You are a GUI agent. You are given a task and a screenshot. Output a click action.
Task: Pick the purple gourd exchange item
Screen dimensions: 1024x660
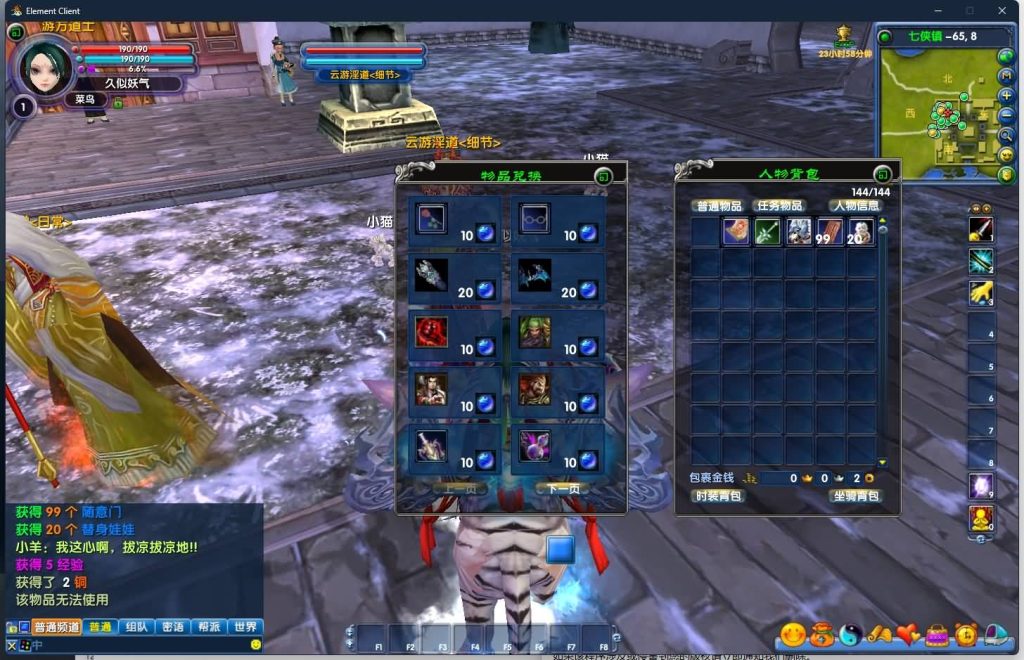pyautogui.click(x=534, y=445)
